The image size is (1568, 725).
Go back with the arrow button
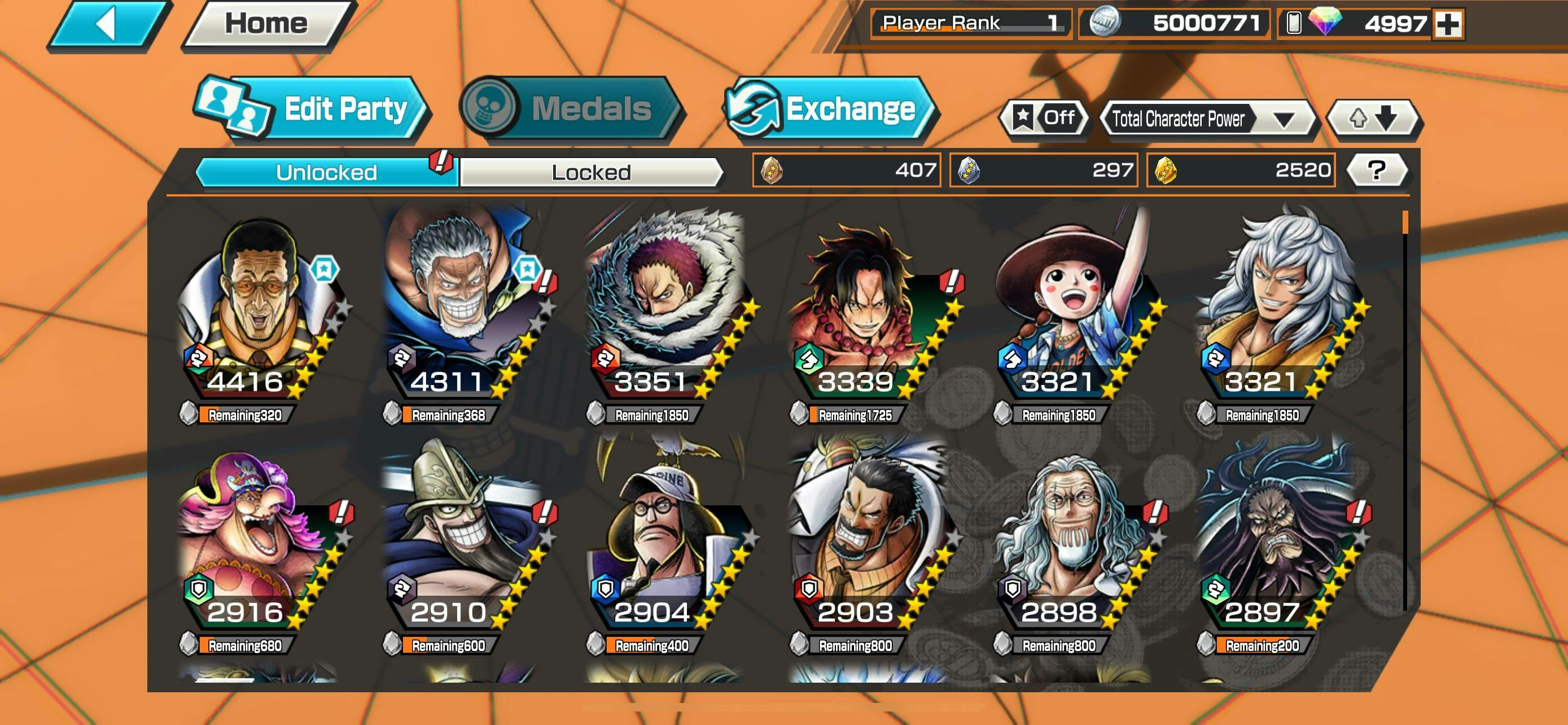(108, 24)
